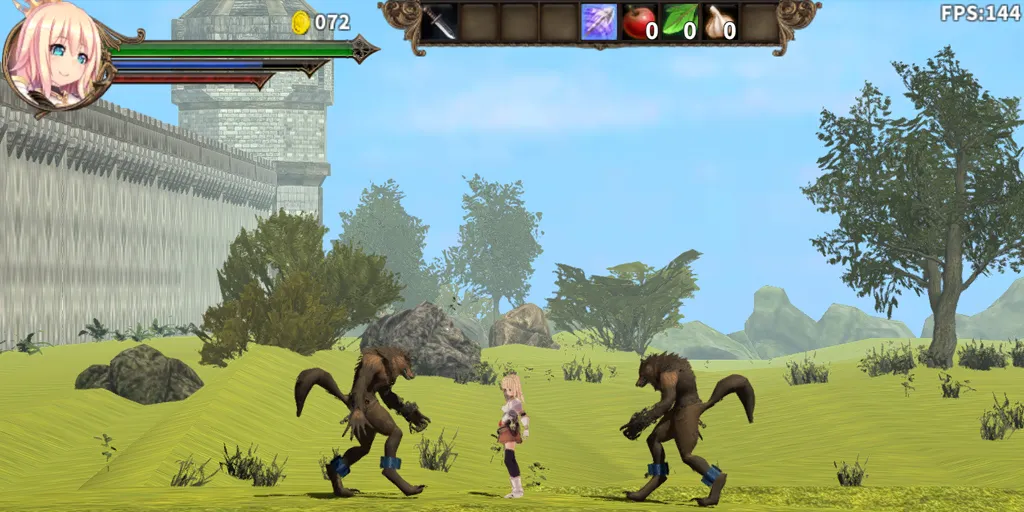Select the green herb leaf slot
The width and height of the screenshot is (1024, 512).
click(680, 22)
